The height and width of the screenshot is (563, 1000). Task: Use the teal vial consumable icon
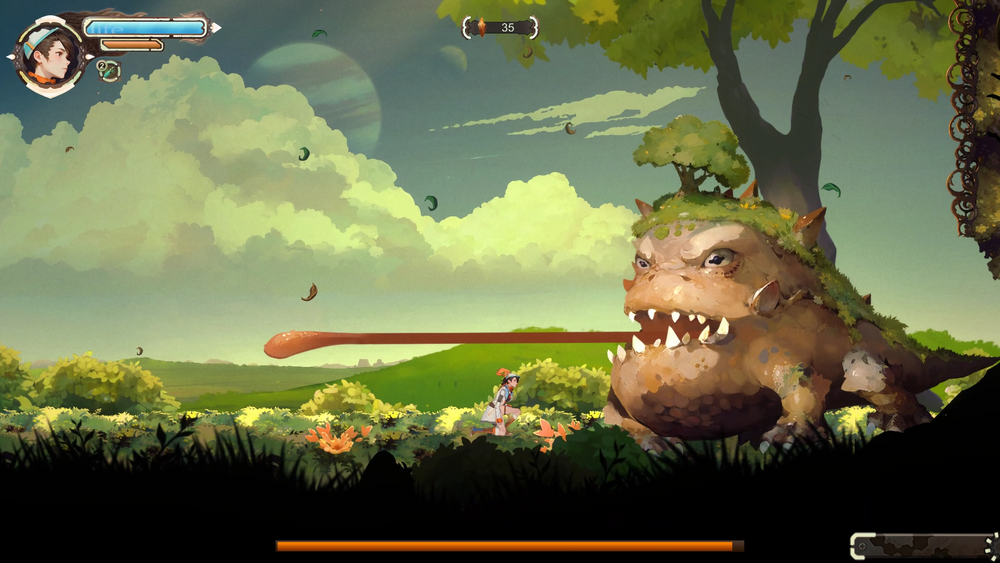click(x=109, y=70)
